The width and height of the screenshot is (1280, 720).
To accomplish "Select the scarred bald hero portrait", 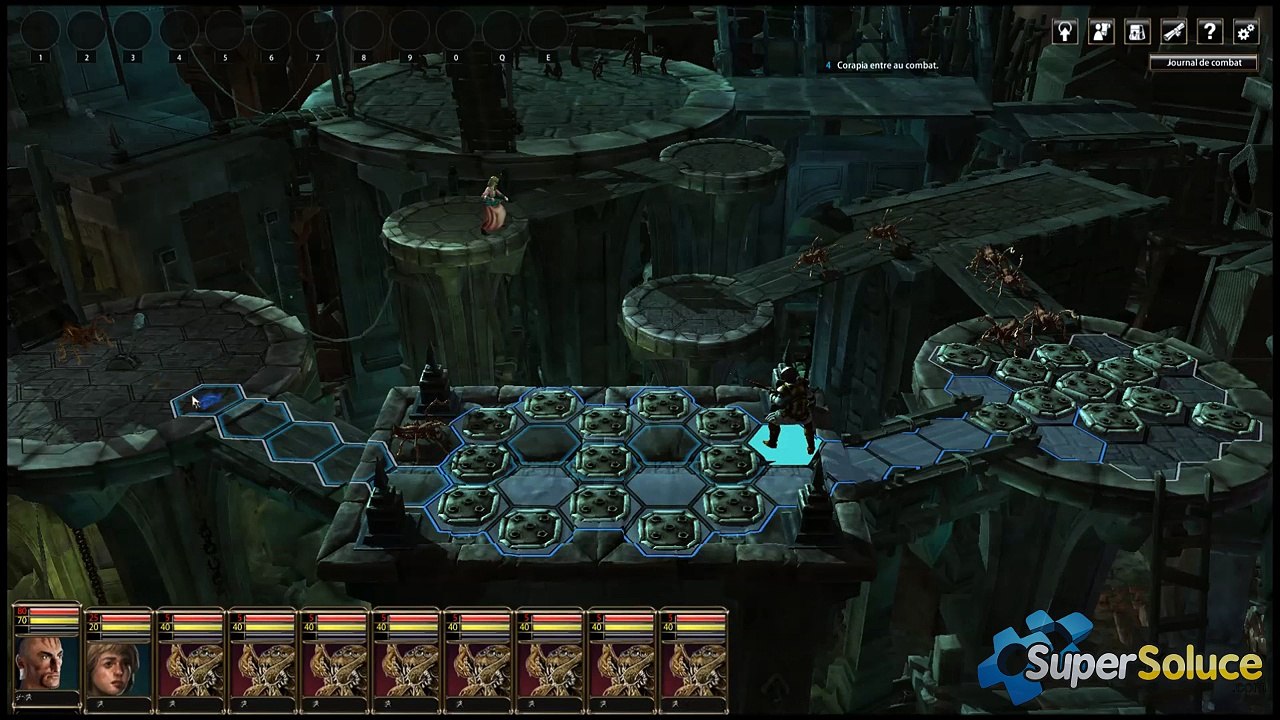I will [46, 661].
